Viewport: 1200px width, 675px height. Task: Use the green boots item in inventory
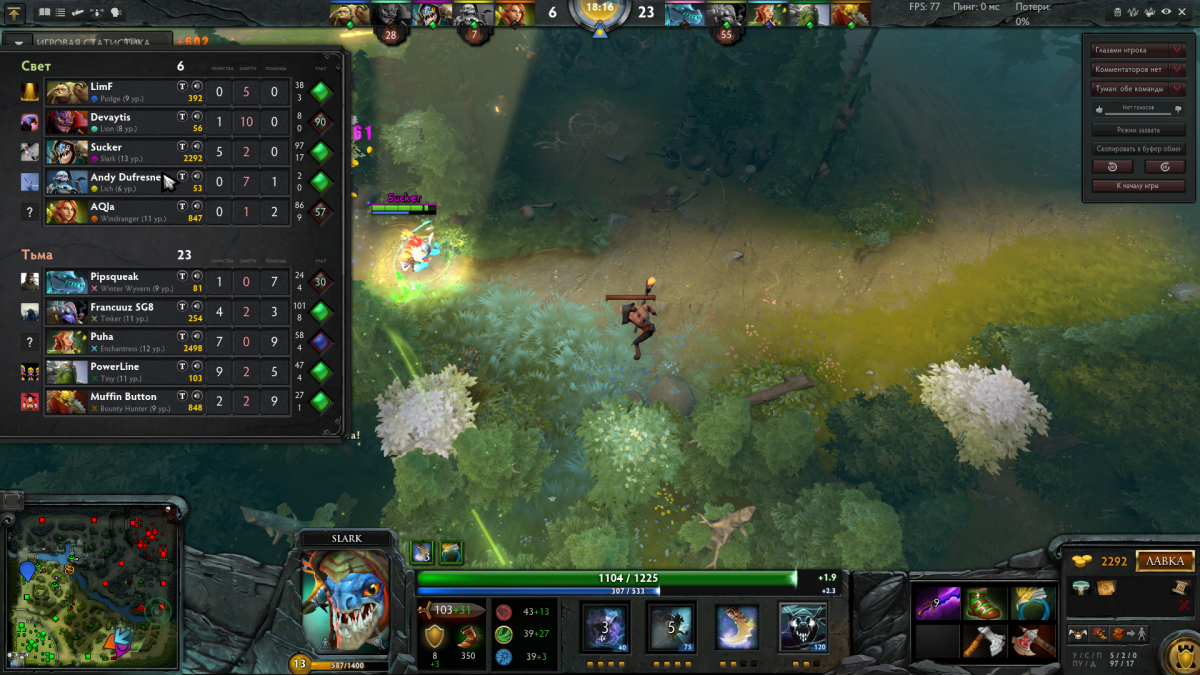tap(985, 603)
